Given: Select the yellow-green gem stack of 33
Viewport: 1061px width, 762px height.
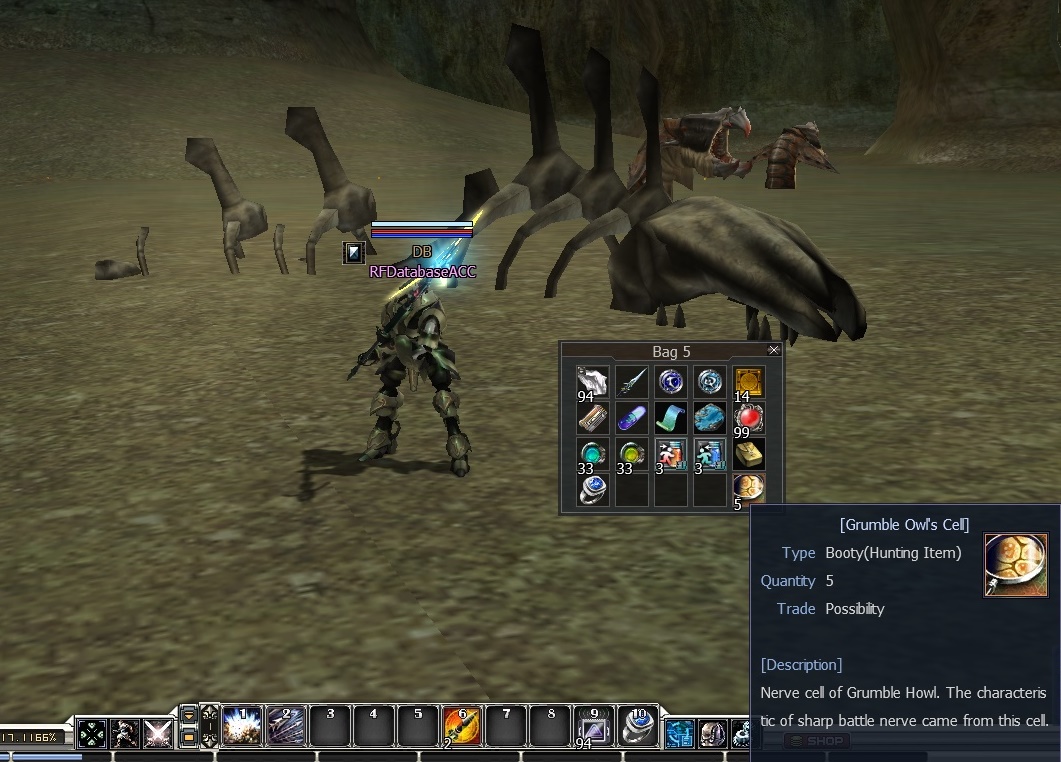Looking at the screenshot, I should coord(631,455).
